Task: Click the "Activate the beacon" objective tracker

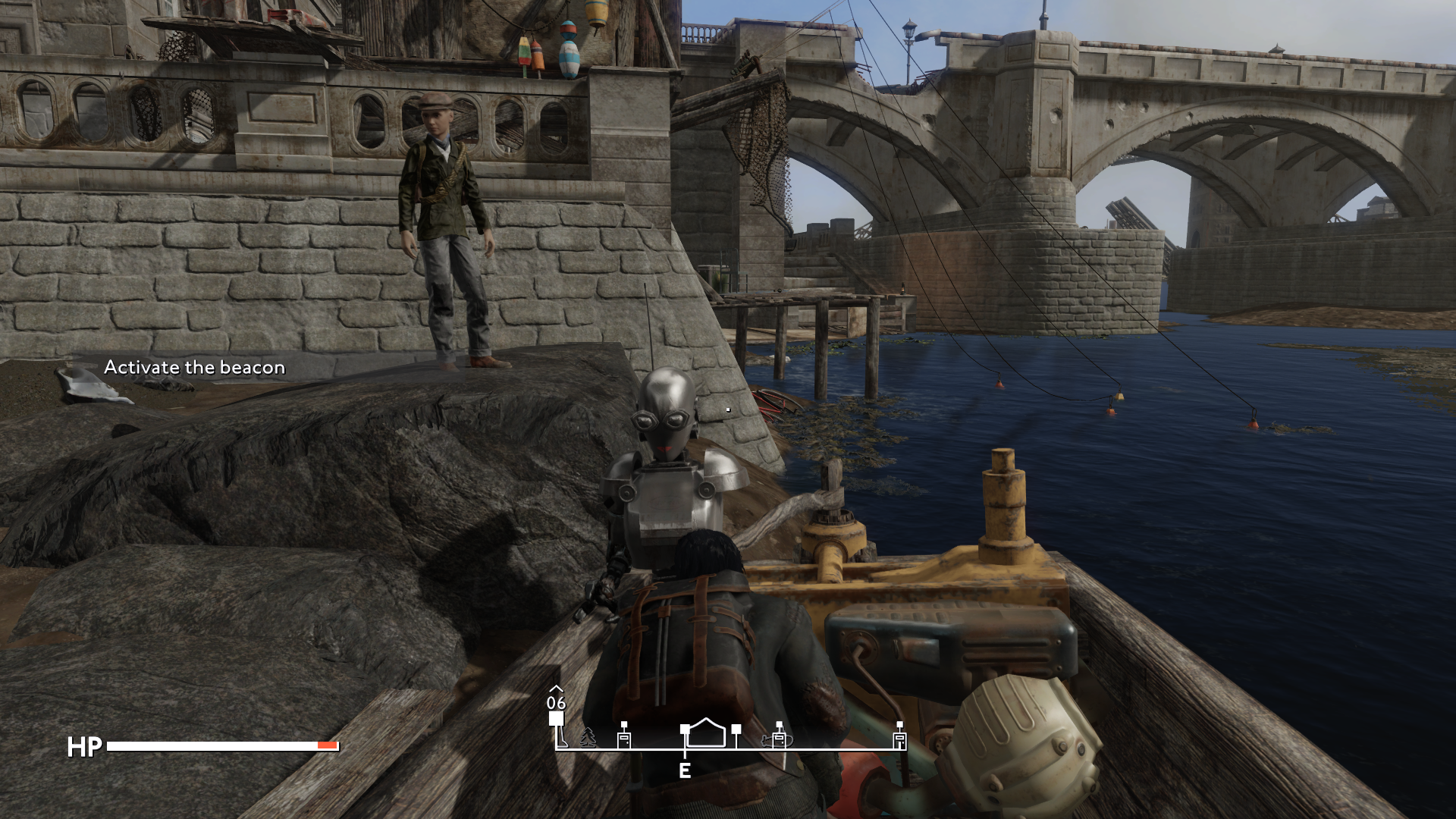Action: tap(194, 368)
